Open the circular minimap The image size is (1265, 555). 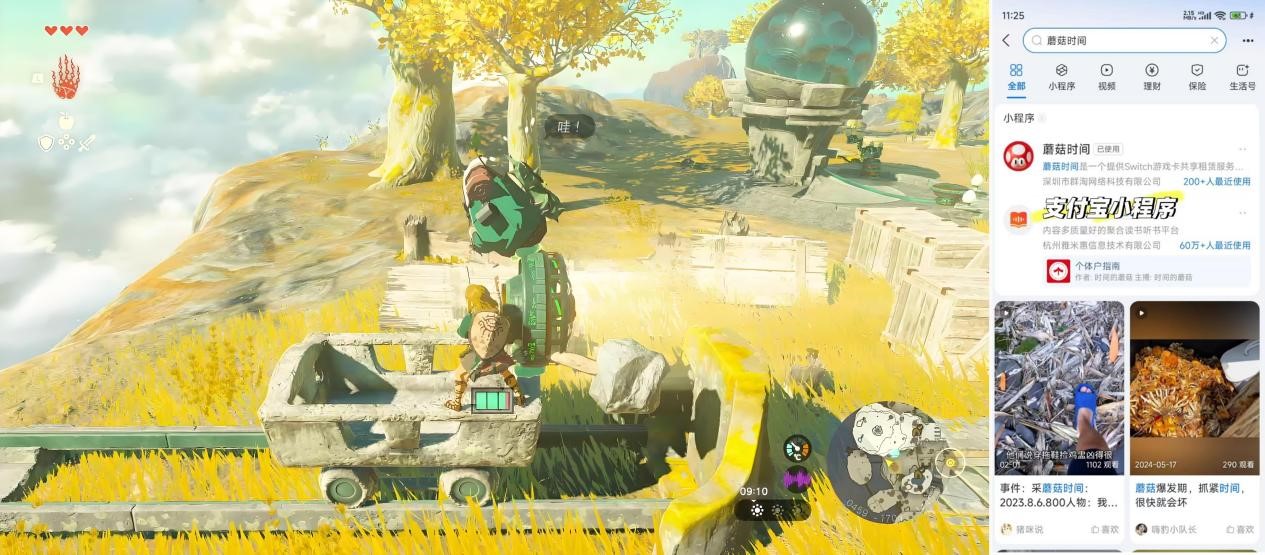coord(884,461)
